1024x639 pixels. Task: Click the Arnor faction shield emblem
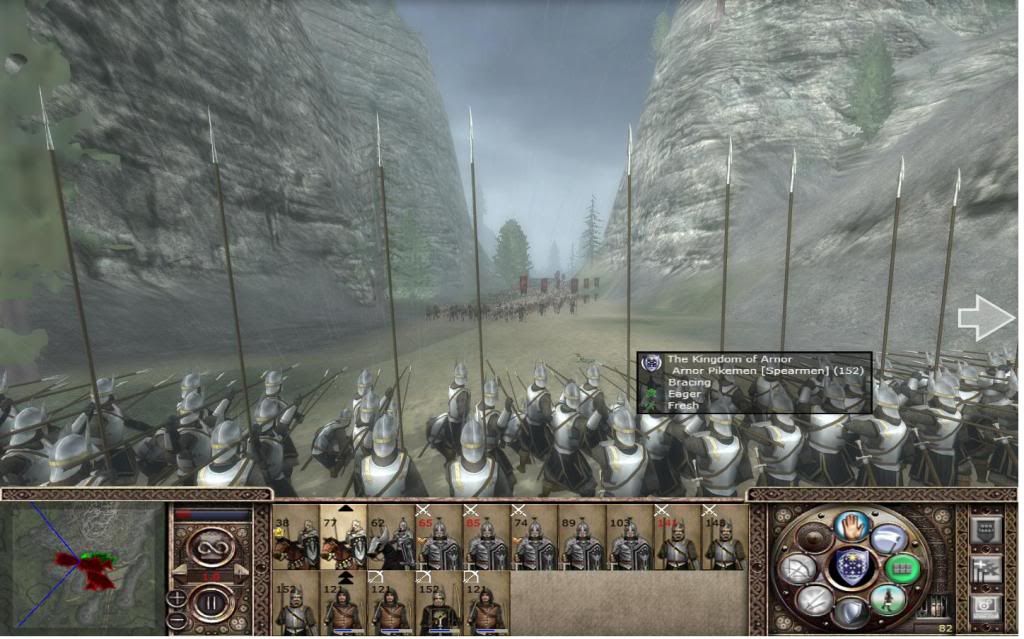(851, 567)
